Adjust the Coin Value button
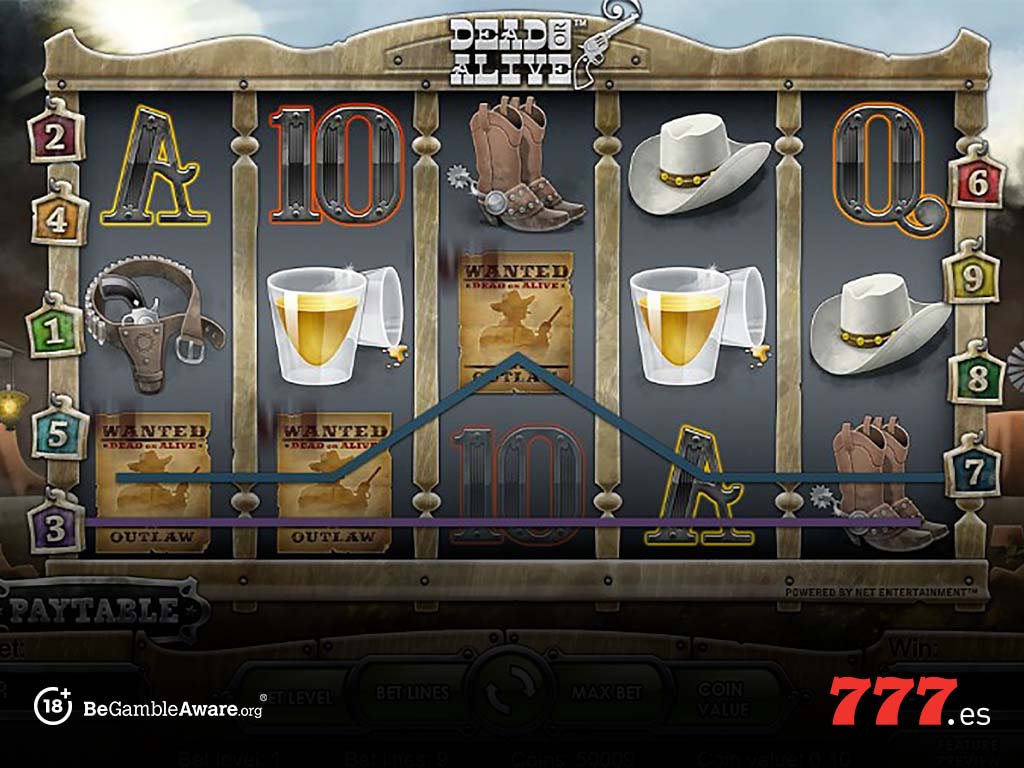Image resolution: width=1024 pixels, height=768 pixels. coord(720,698)
